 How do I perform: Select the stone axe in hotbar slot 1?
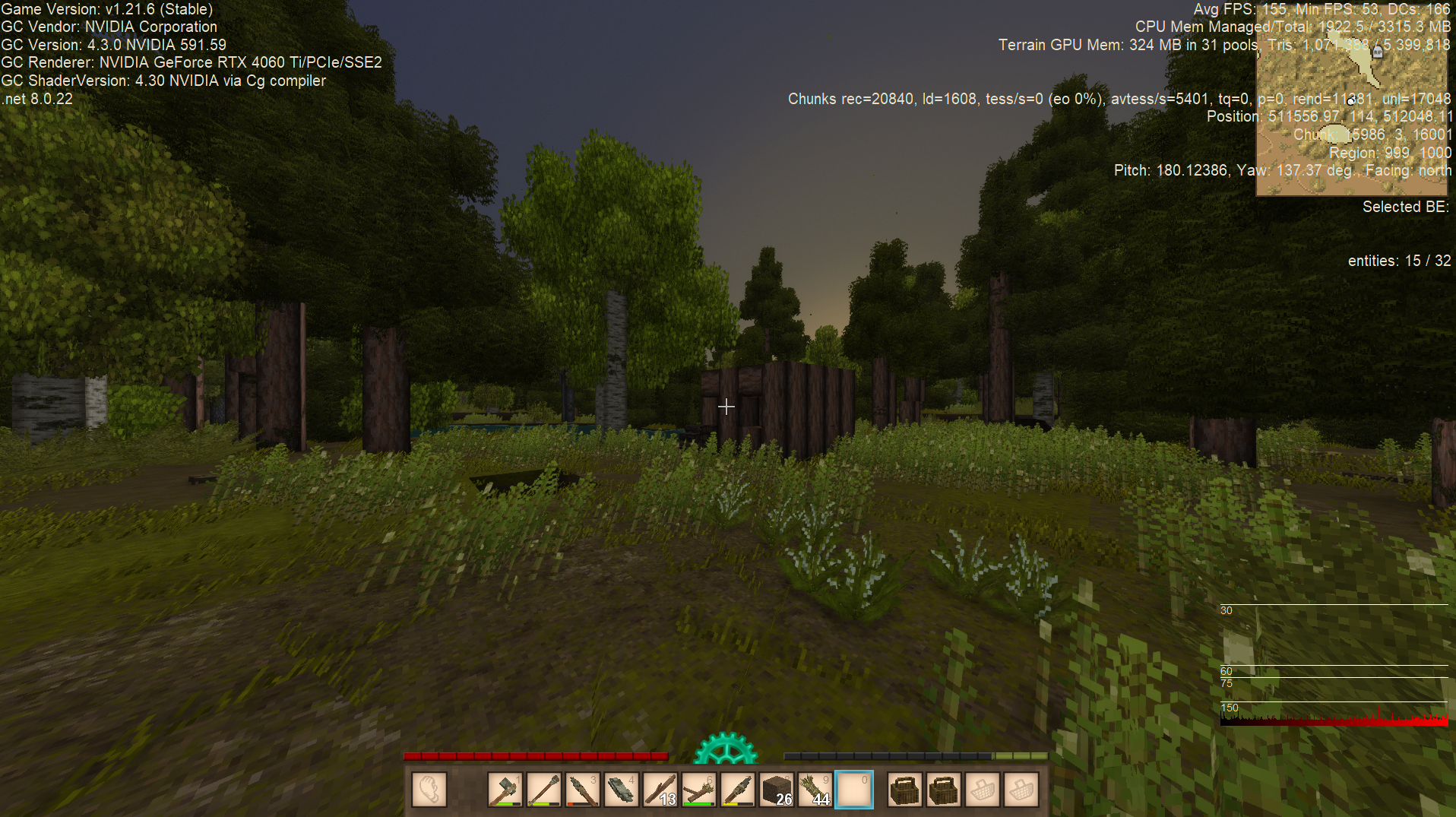pyautogui.click(x=505, y=790)
